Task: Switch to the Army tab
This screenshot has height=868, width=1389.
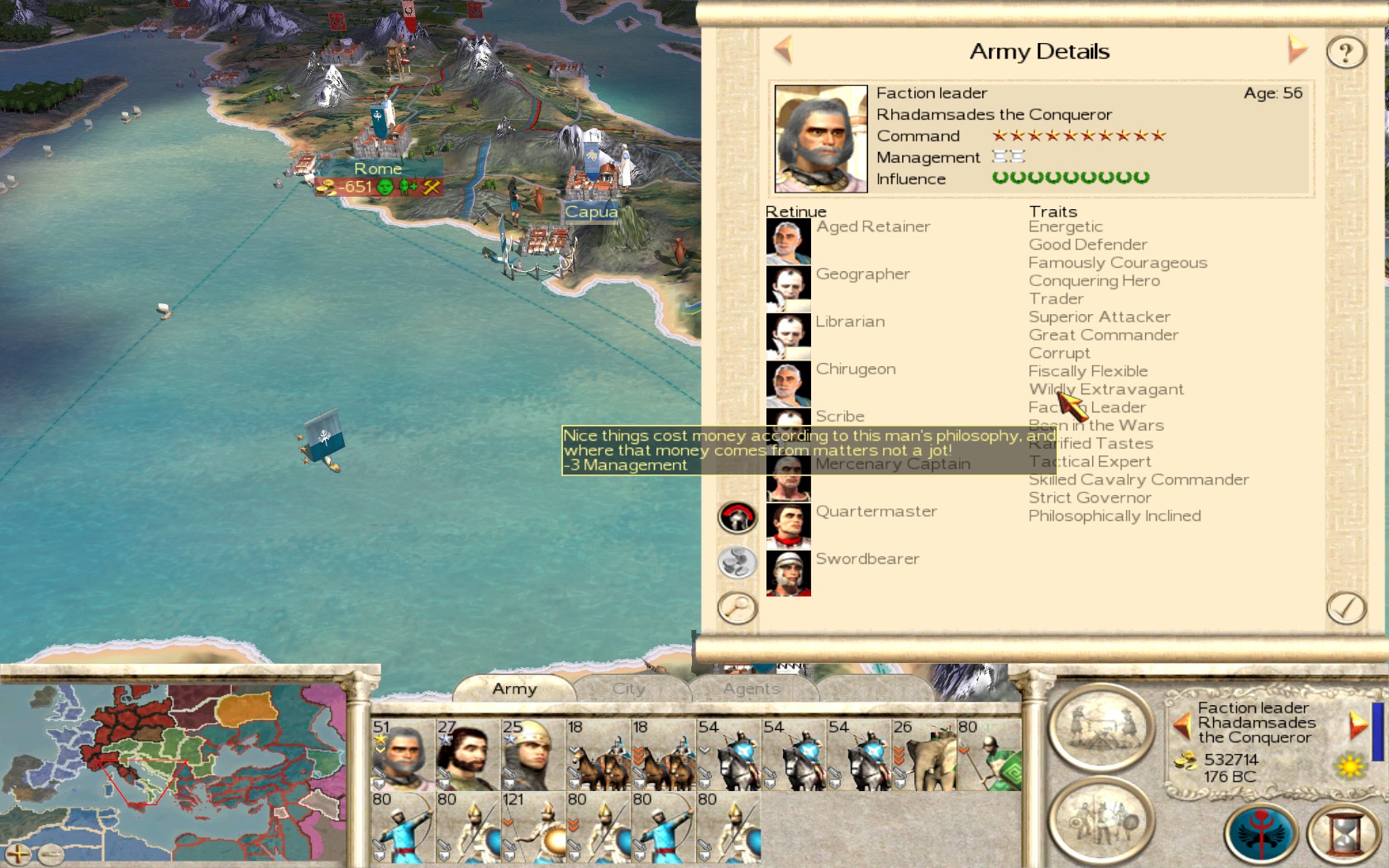Action: tap(514, 689)
